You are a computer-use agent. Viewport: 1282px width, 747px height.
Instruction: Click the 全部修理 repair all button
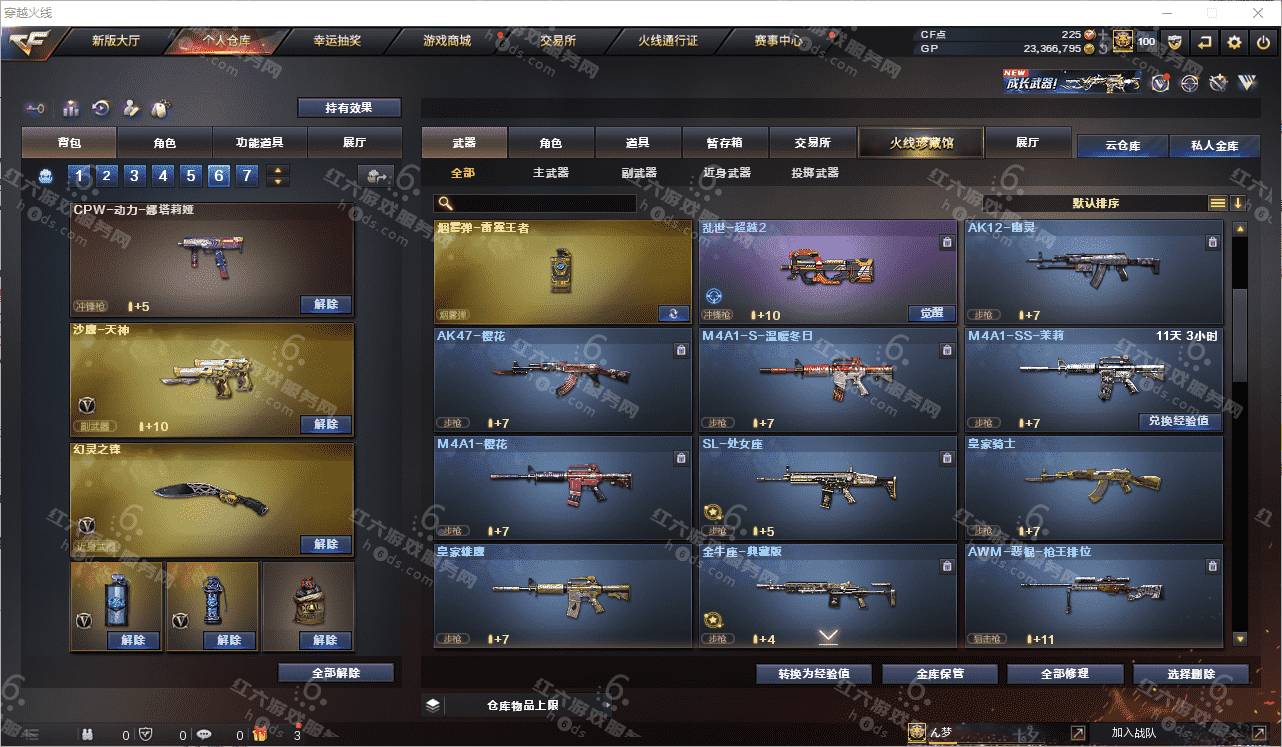coord(1064,673)
